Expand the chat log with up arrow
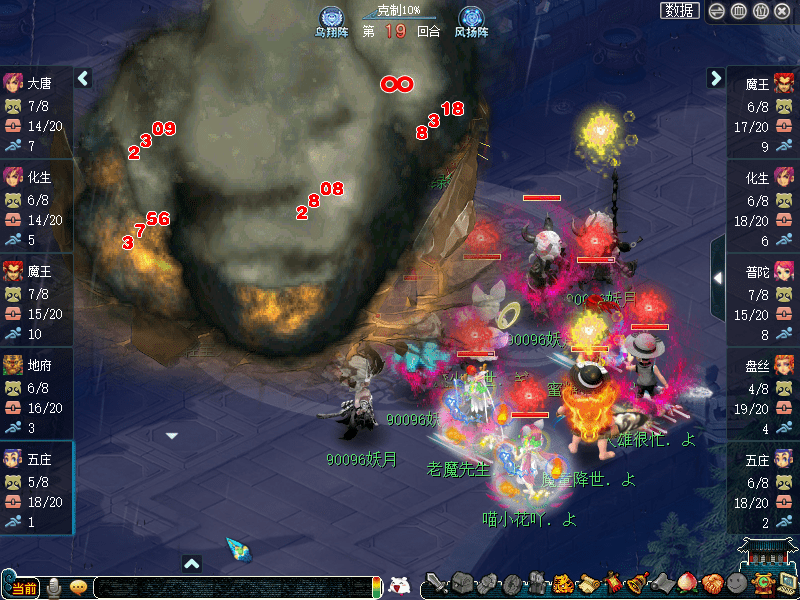The width and height of the screenshot is (800, 600). pos(192,564)
